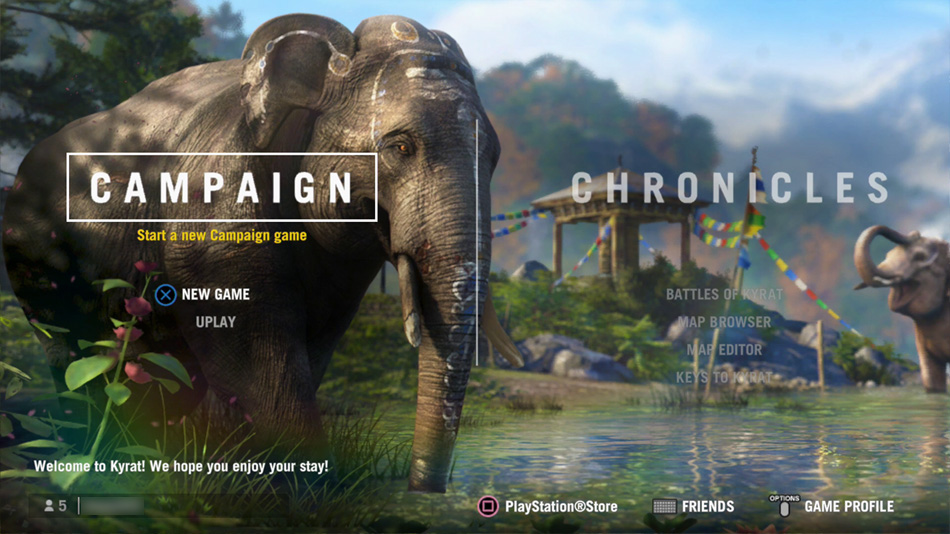This screenshot has width=950, height=534.
Task: Open the Uplay entry
Action: pyautogui.click(x=215, y=322)
